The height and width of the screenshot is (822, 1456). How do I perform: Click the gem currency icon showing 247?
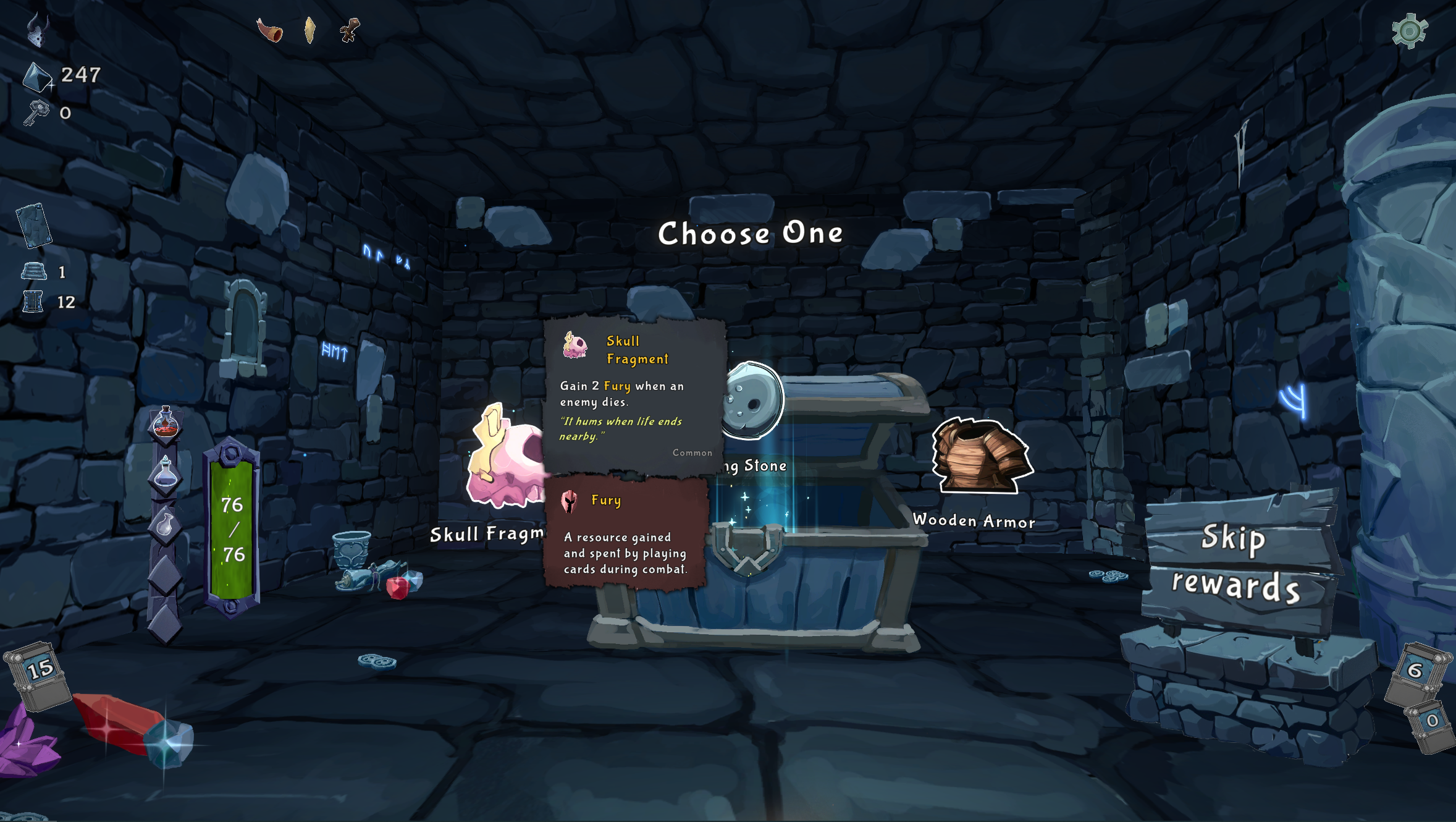(x=38, y=76)
